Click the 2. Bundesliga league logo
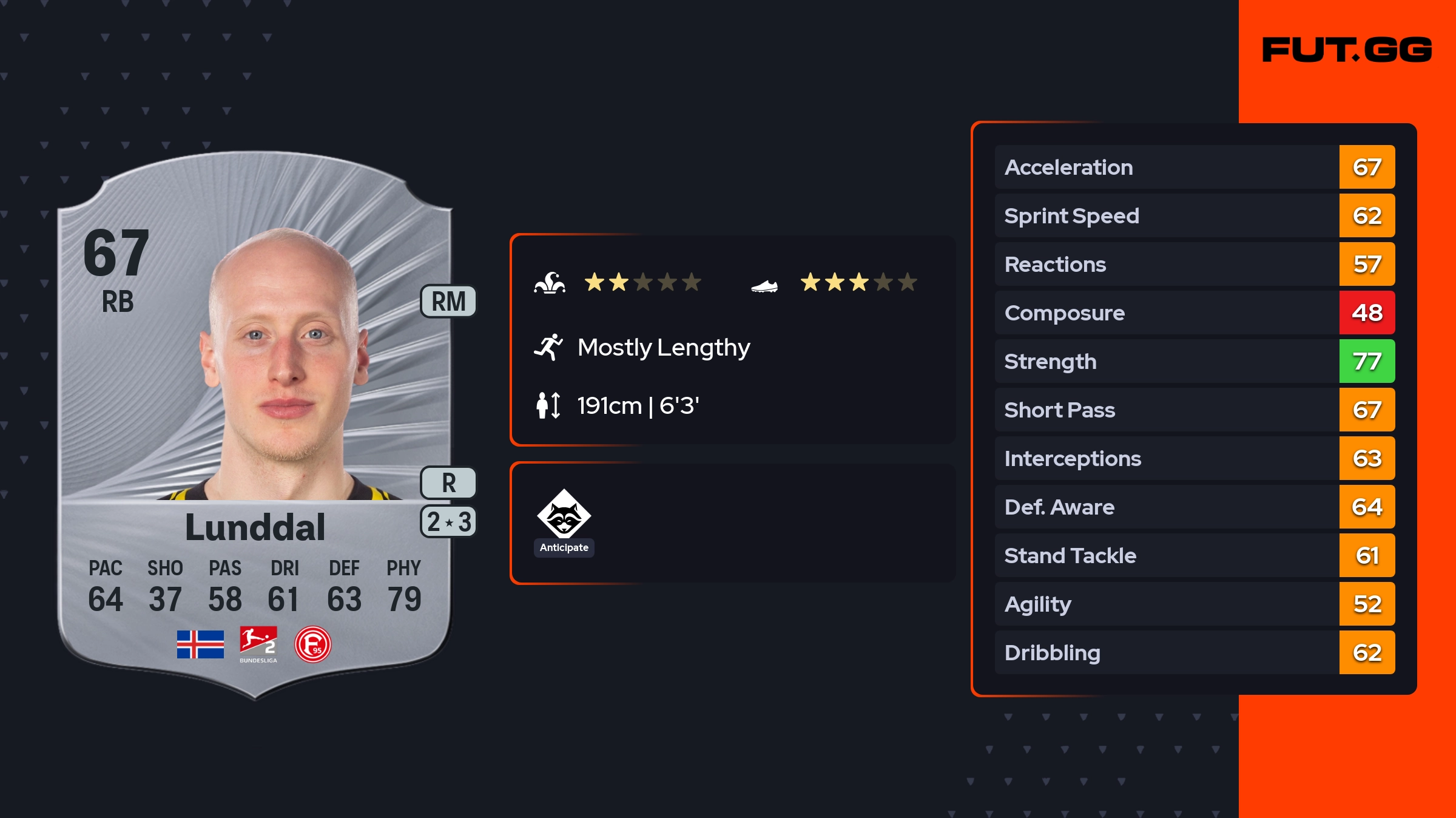This screenshot has height=818, width=1456. [x=258, y=644]
